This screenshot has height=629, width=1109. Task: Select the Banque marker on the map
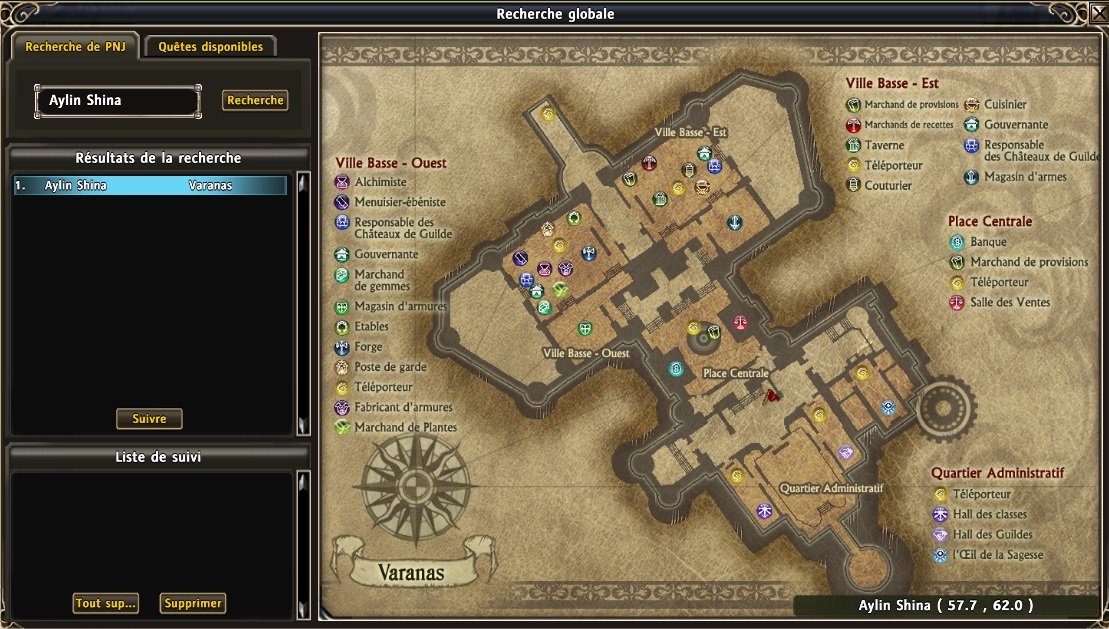tap(676, 369)
